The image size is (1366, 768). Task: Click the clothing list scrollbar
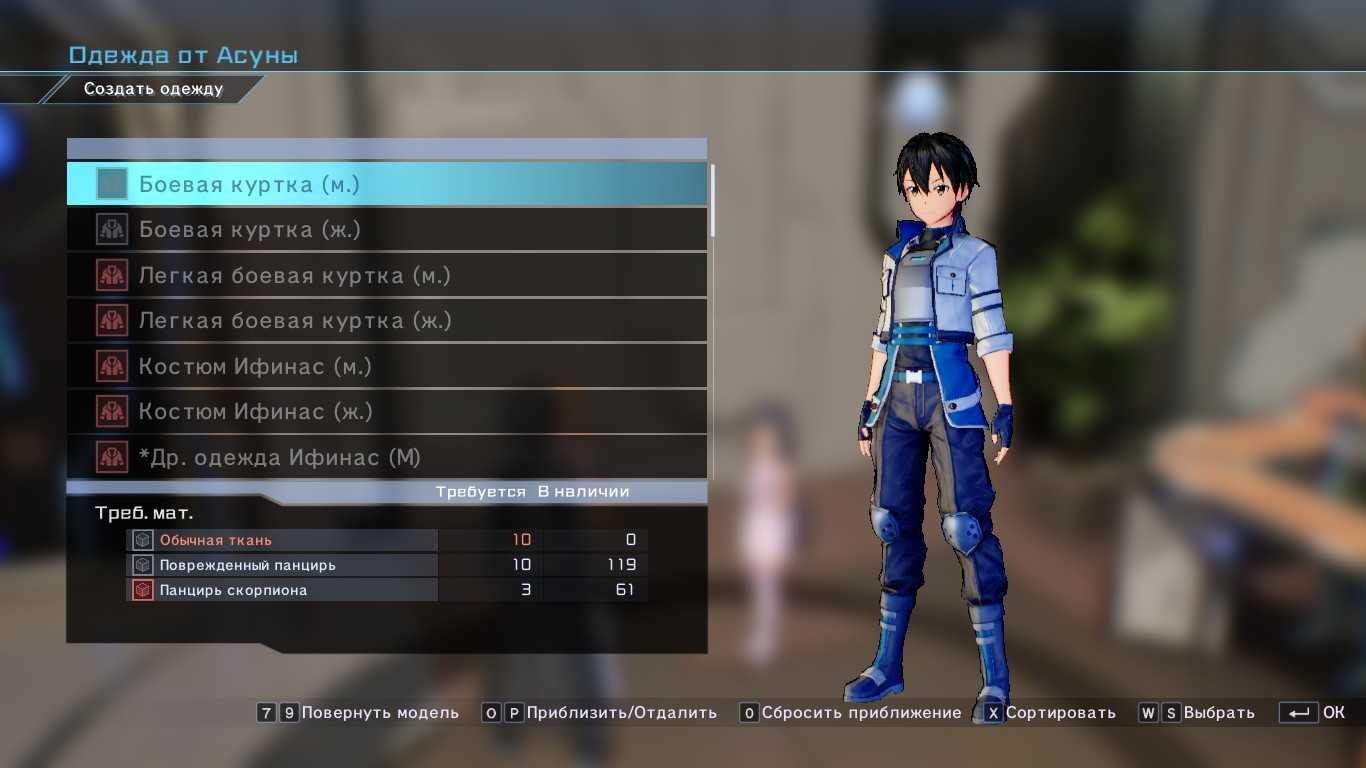[713, 200]
